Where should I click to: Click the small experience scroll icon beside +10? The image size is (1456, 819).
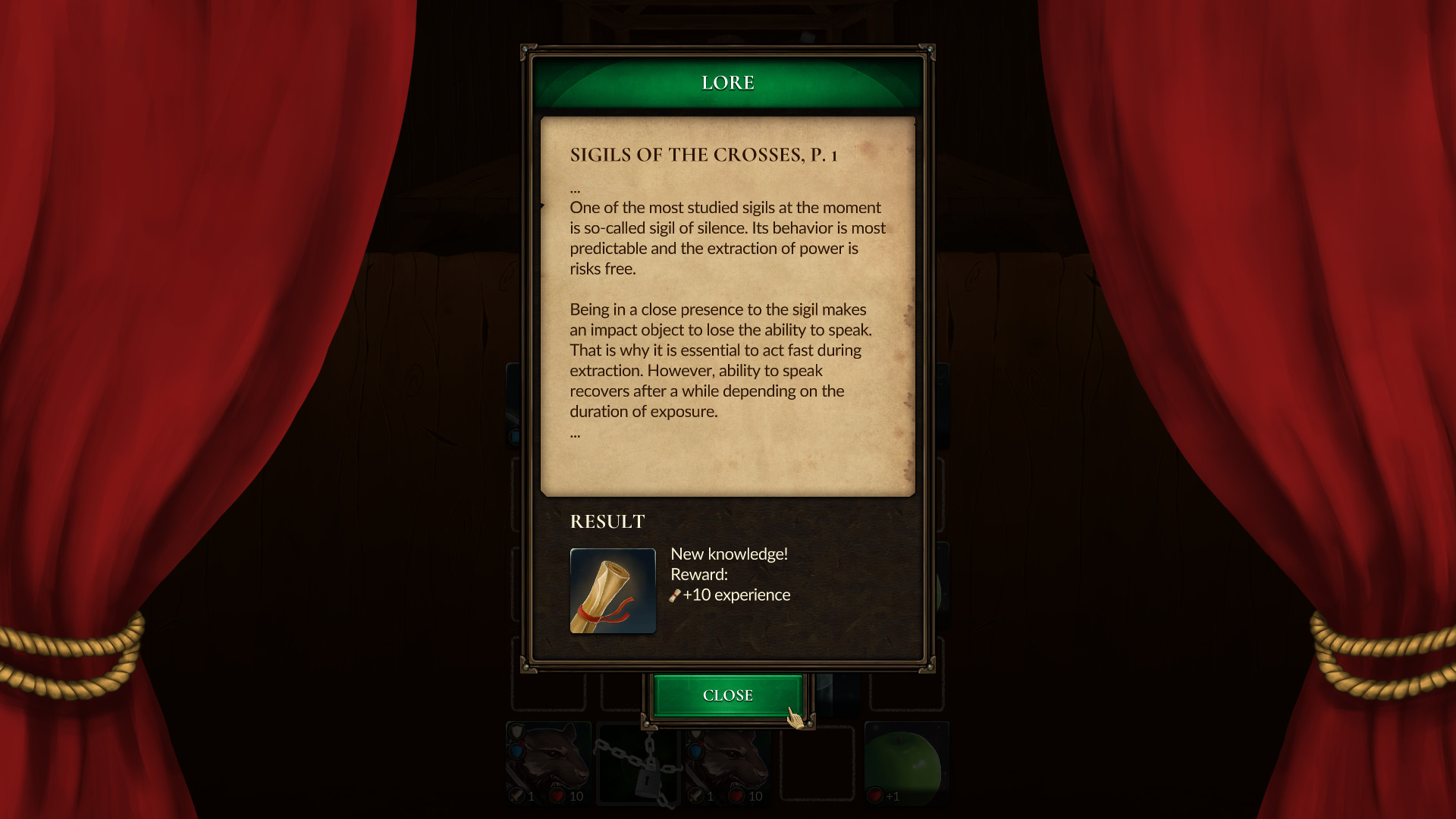[x=674, y=595]
